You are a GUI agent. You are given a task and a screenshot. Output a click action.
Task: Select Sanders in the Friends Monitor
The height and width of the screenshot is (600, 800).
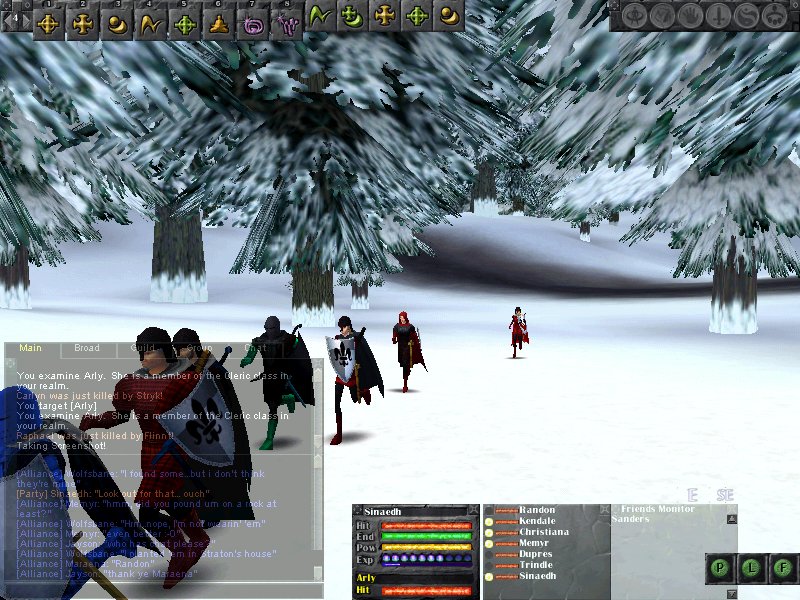631,520
